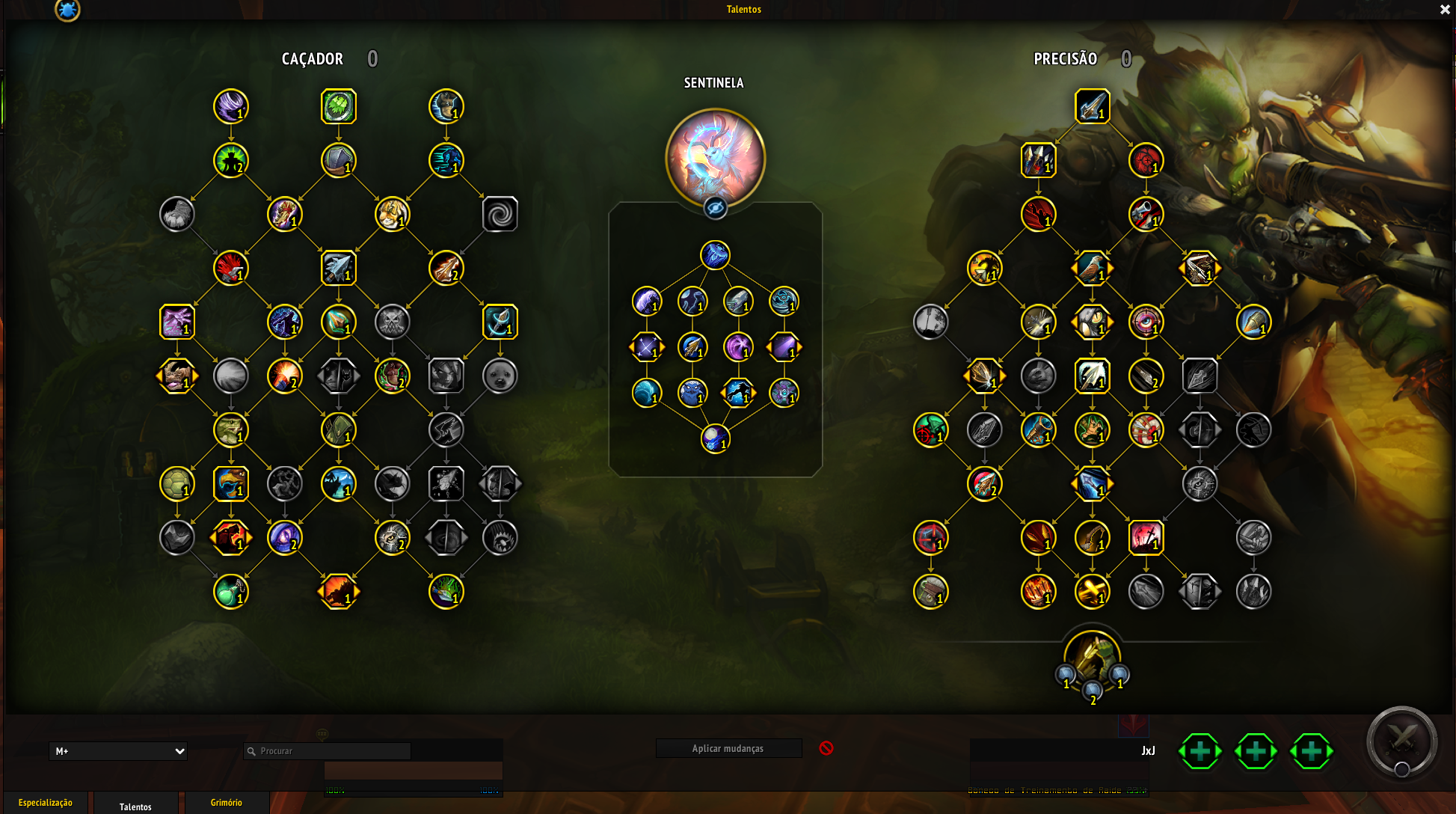The height and width of the screenshot is (814, 1456).
Task: Choose the red crosshair Precisão talent
Action: [x=931, y=538]
